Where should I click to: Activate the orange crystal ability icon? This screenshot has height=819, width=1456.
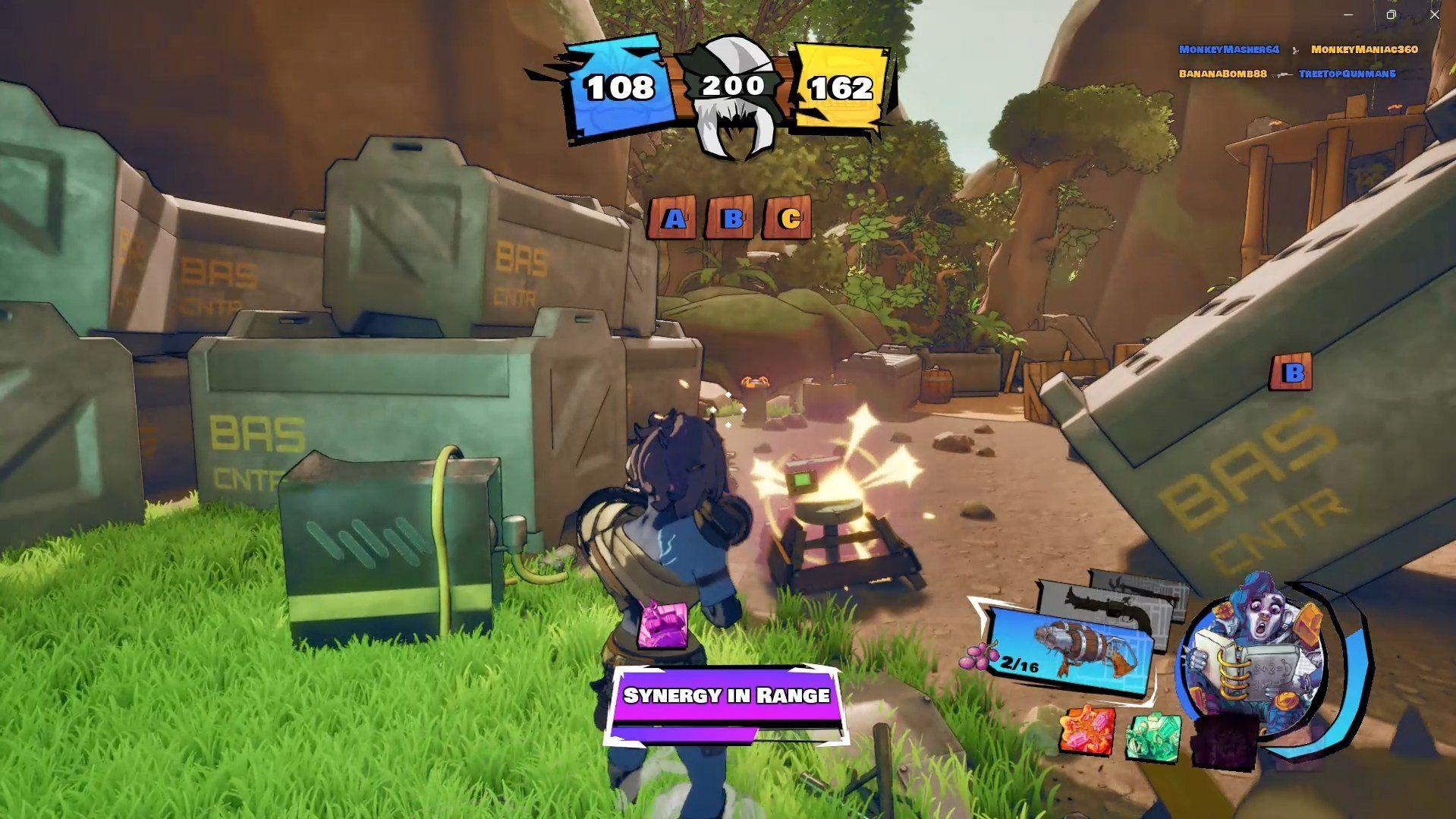[x=1087, y=731]
